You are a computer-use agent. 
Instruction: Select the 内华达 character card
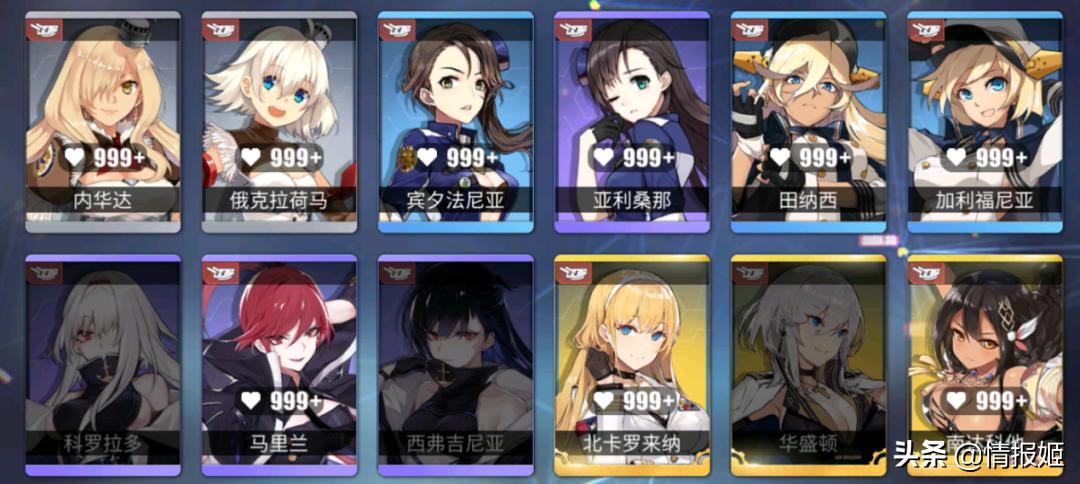click(103, 118)
